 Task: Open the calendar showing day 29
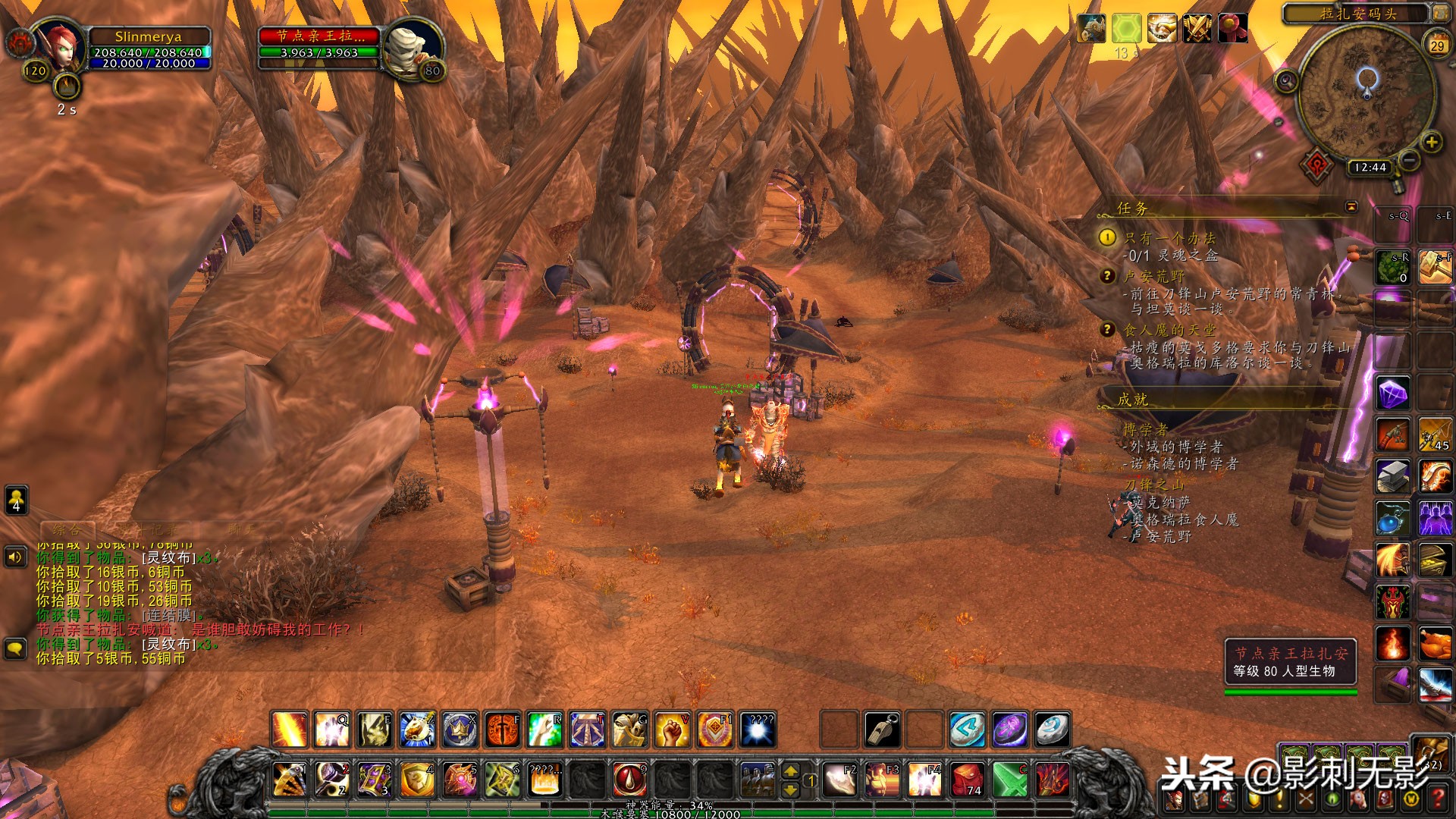1437,45
